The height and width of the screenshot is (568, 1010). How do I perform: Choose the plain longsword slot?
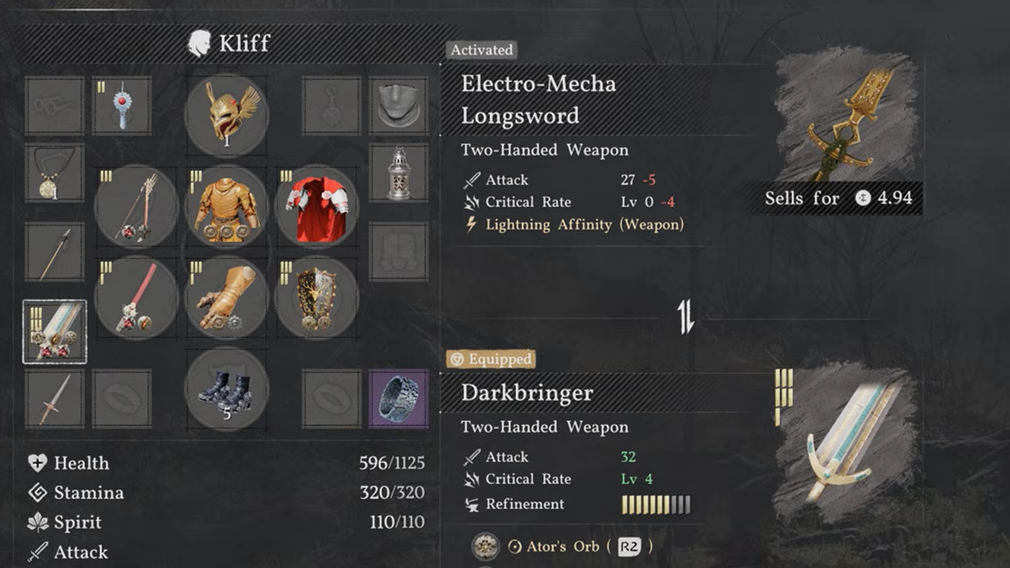click(x=54, y=399)
